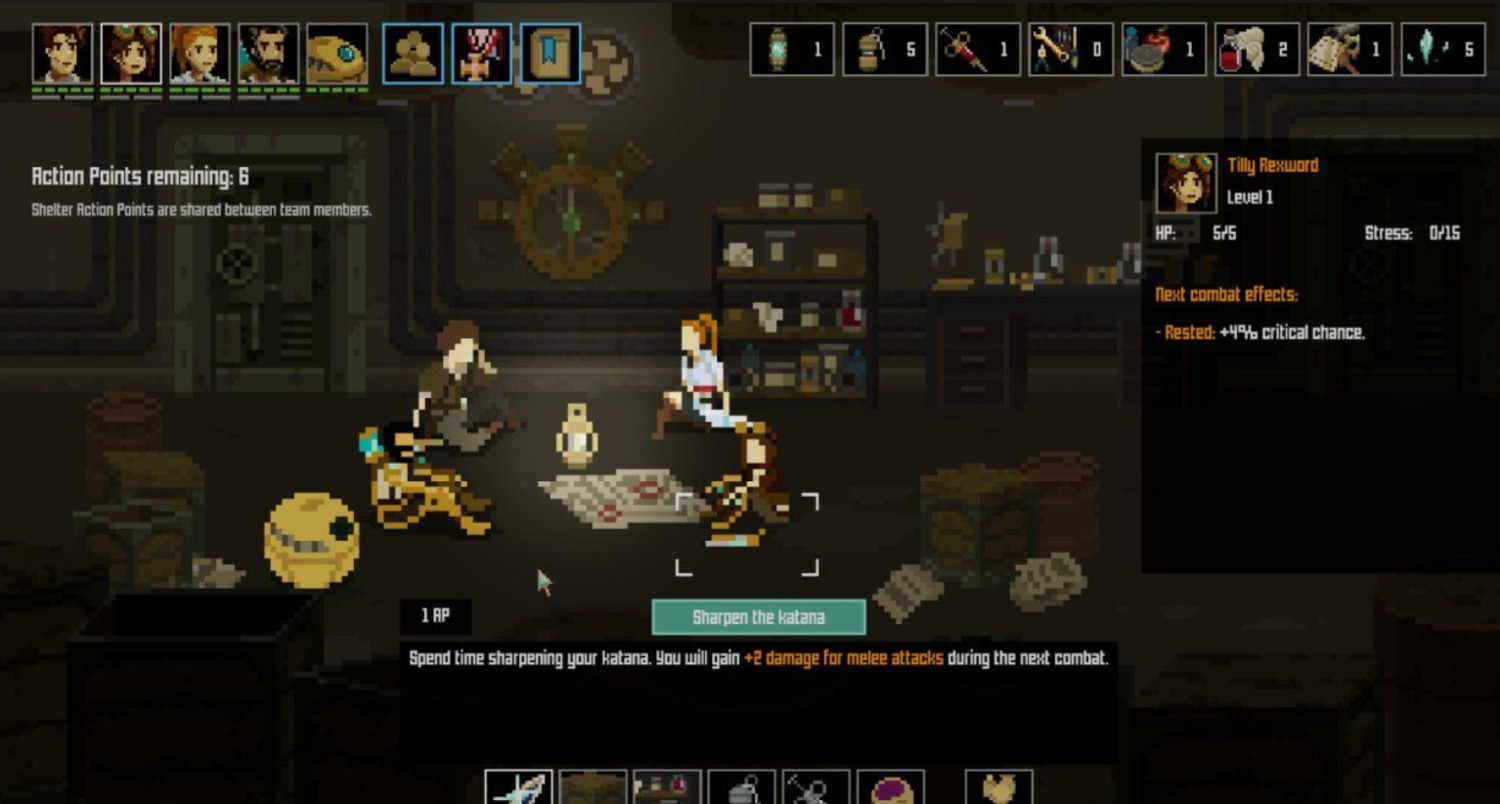Choose the padlock action in bottom bar
This screenshot has height=804, width=1500.
point(742,788)
